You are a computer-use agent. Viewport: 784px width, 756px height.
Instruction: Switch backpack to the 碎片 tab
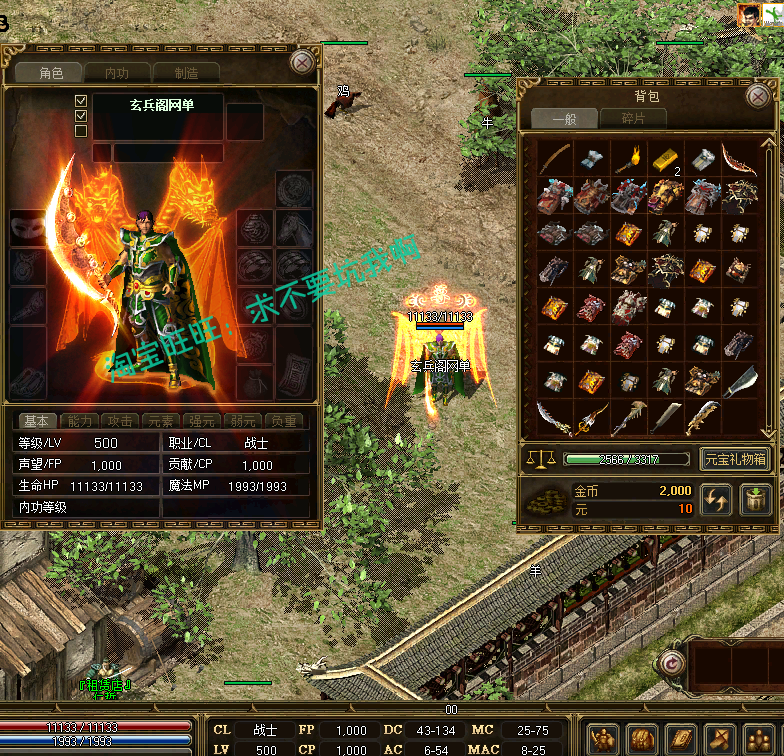coord(632,118)
